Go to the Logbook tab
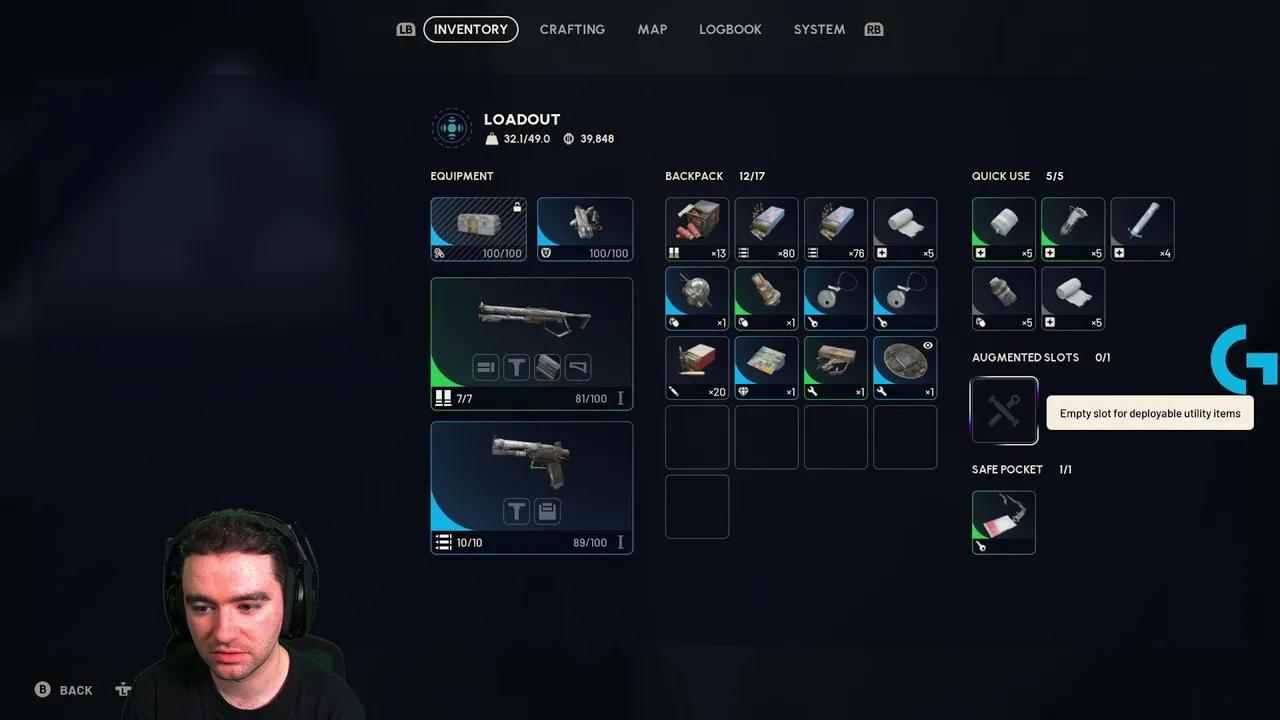 (730, 29)
